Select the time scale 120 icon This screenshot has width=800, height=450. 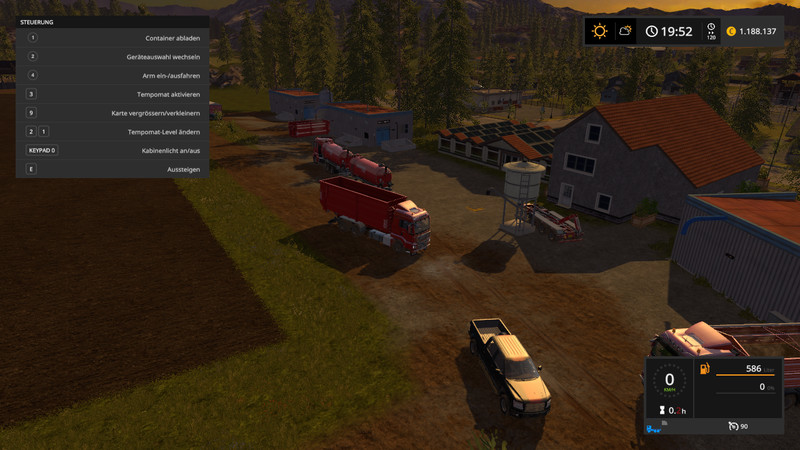click(711, 31)
